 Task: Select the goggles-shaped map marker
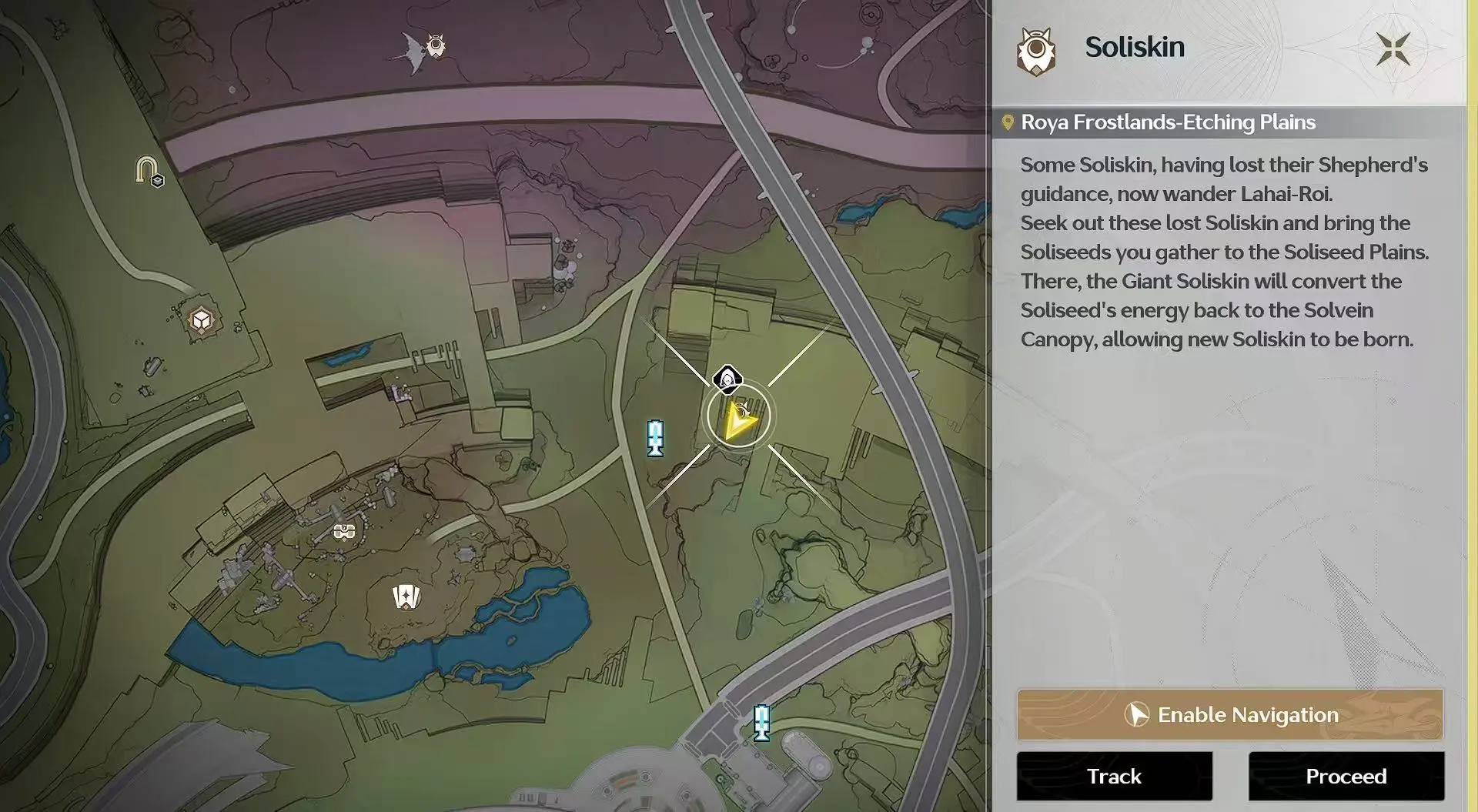click(x=344, y=531)
